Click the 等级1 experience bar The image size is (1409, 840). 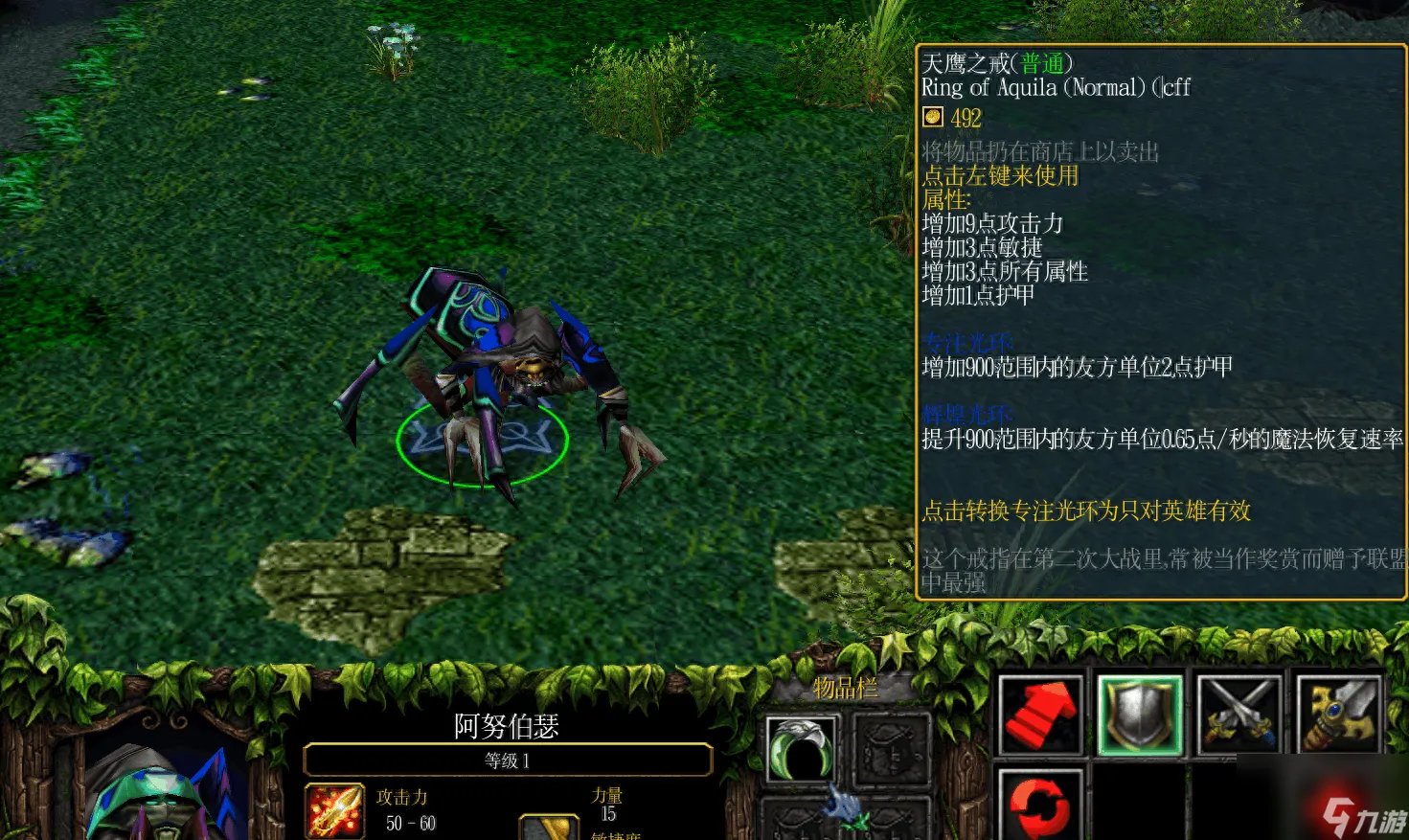(x=505, y=760)
